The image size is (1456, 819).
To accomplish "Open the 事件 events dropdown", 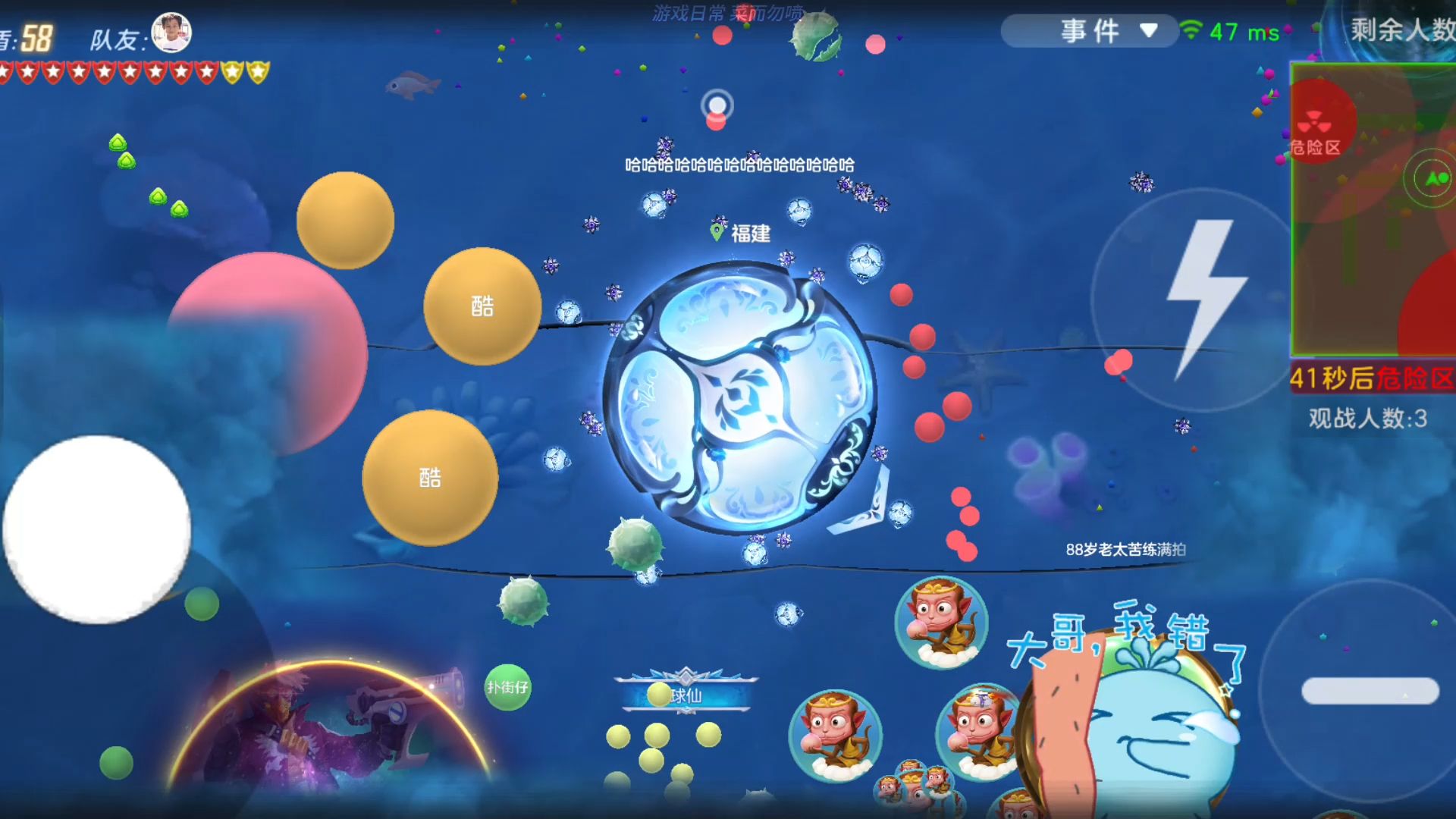I will (1090, 30).
